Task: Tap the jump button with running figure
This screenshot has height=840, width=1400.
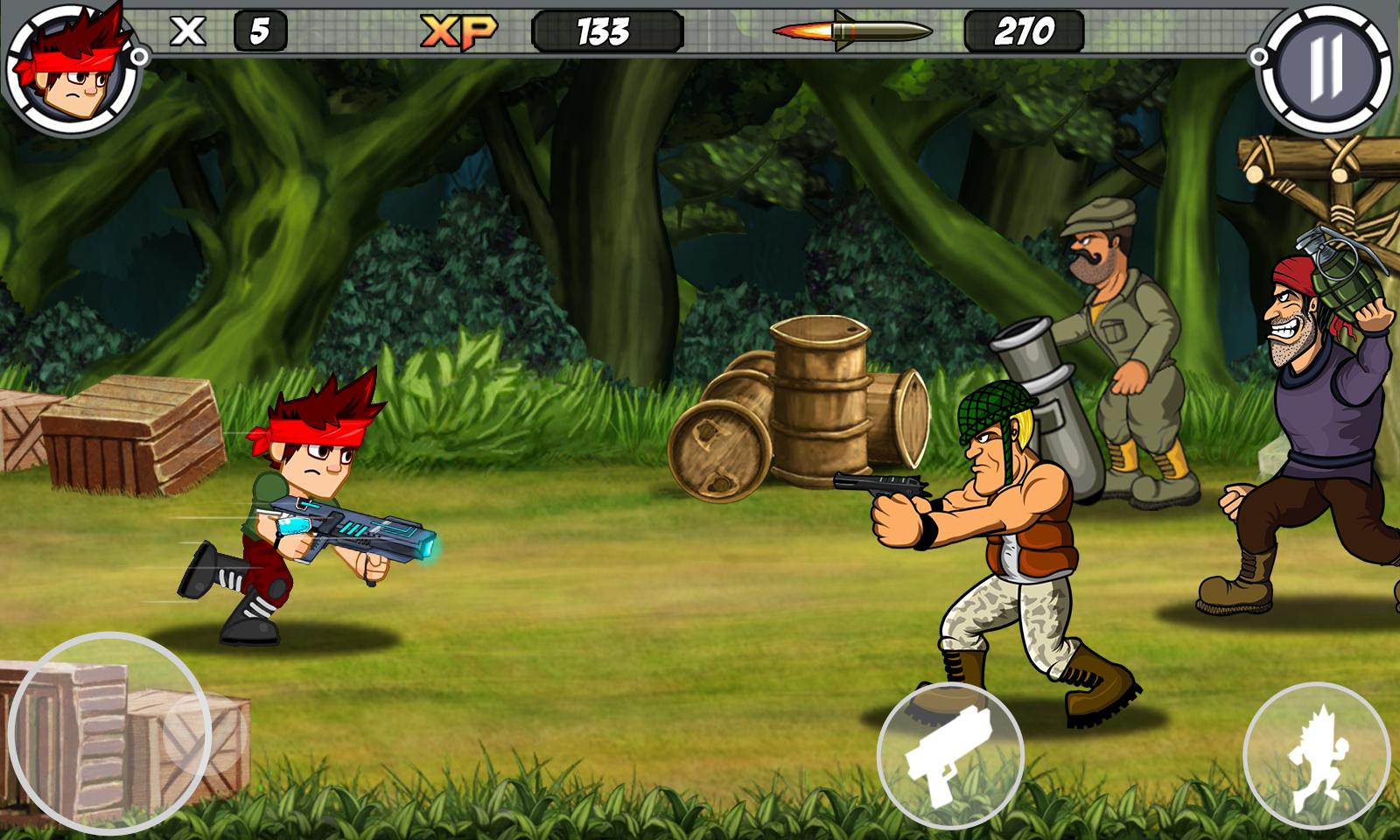Action: click(1316, 756)
